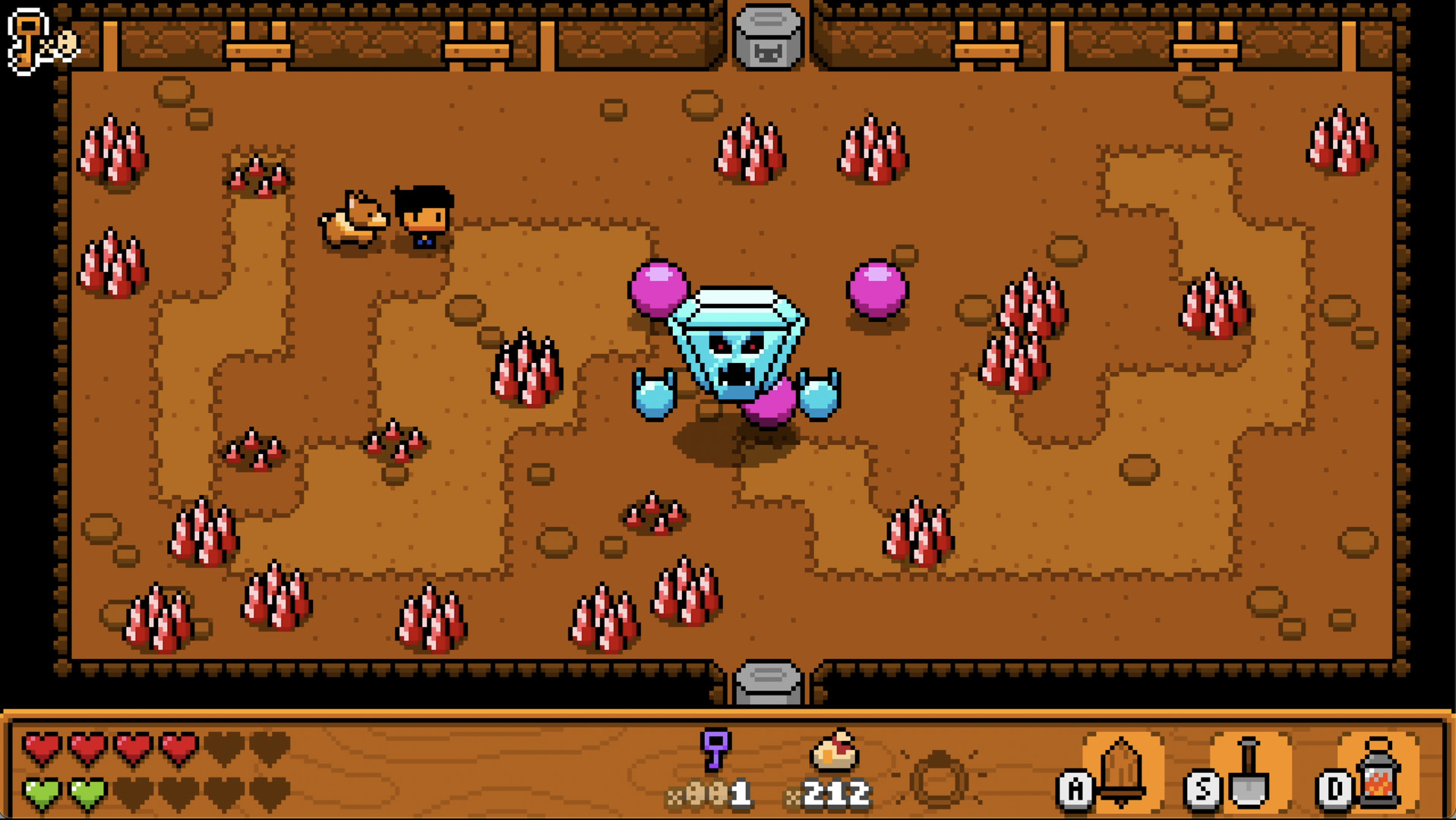Open the top center doorway
Viewport: 1456px width, 820px height.
click(x=769, y=57)
